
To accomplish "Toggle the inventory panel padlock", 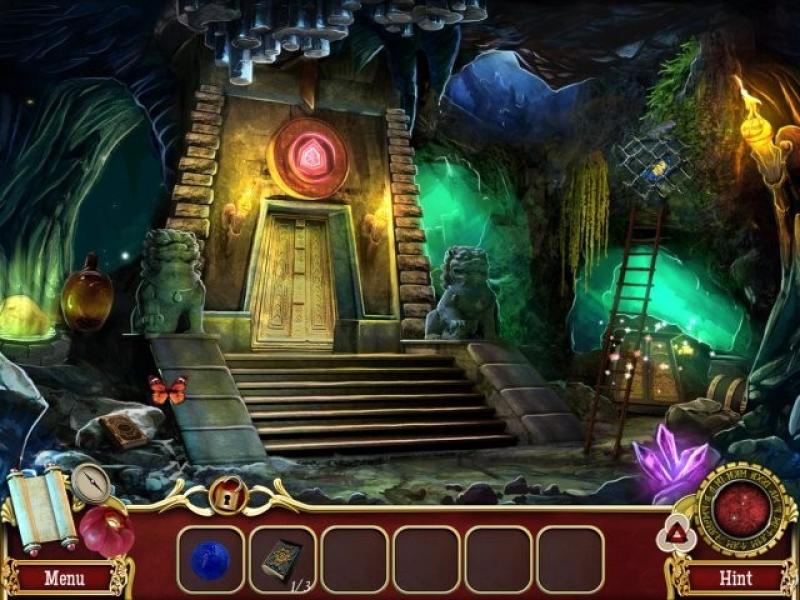I will pyautogui.click(x=227, y=494).
